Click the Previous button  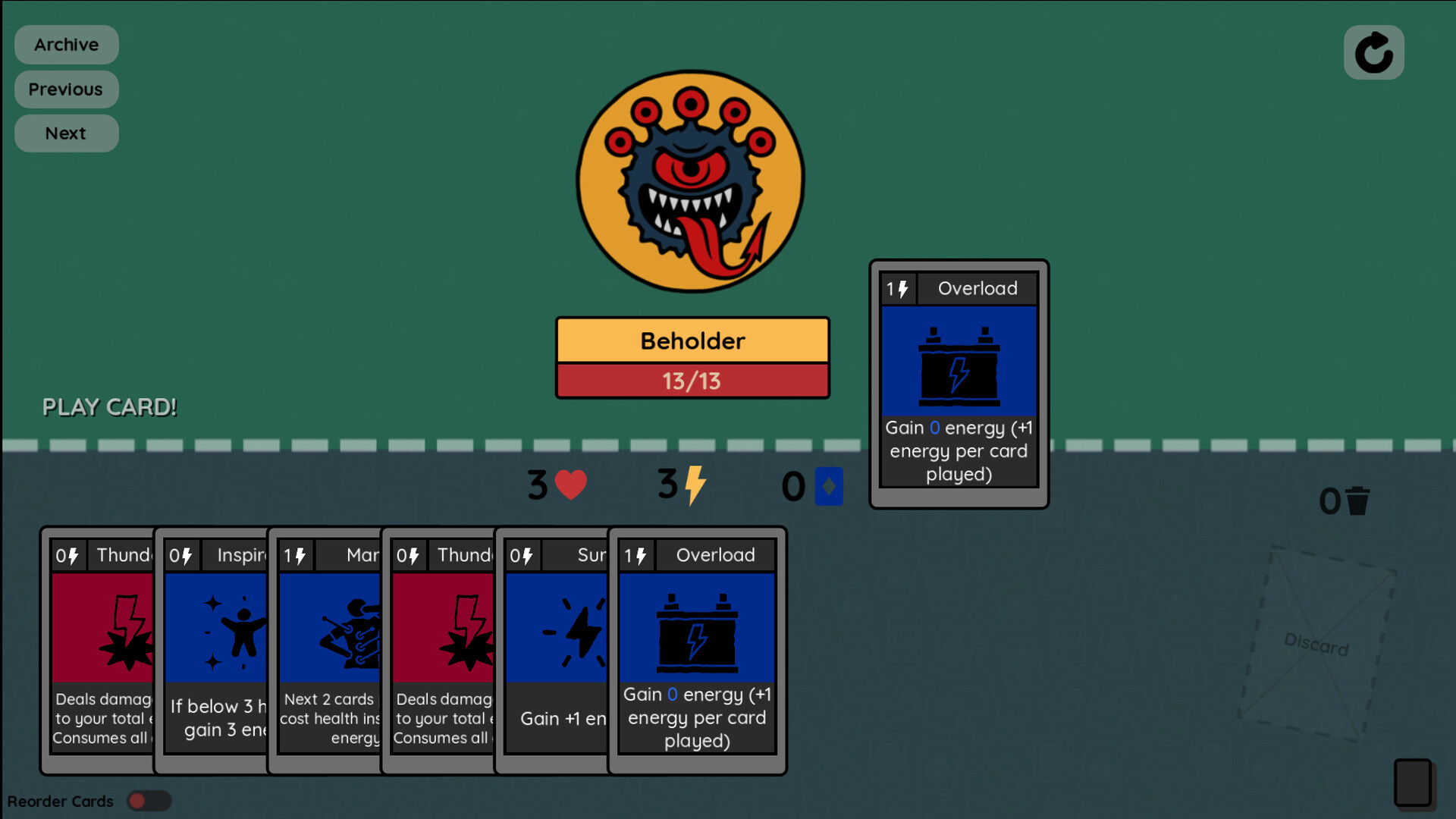point(66,89)
